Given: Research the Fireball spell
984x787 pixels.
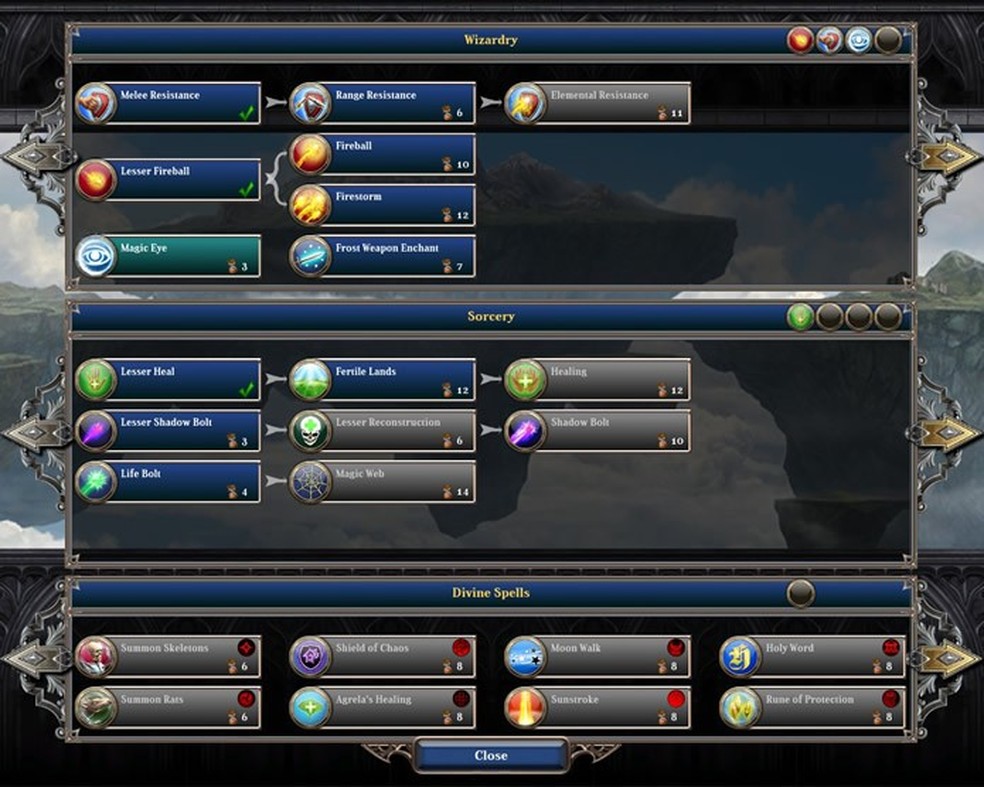Looking at the screenshot, I should (x=383, y=154).
